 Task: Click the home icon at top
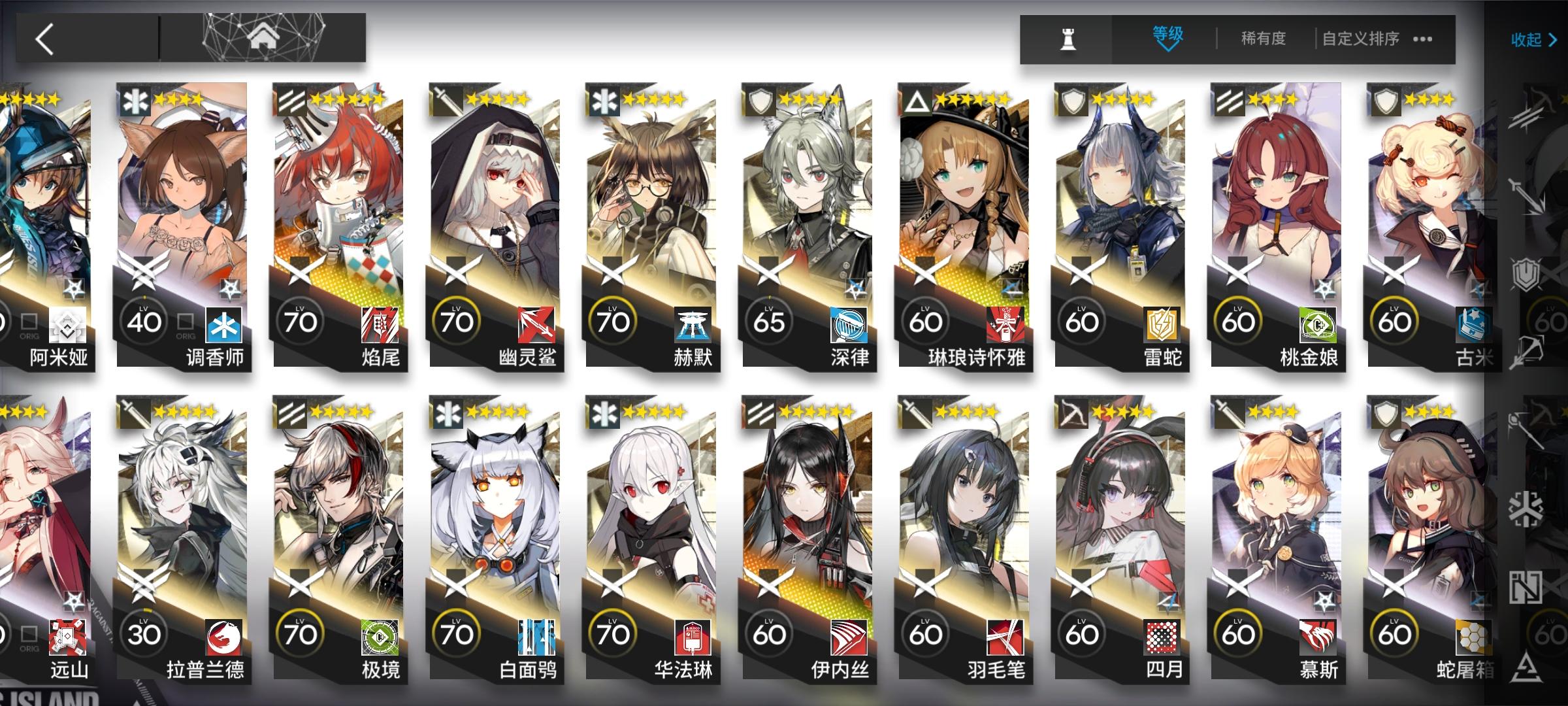tap(262, 37)
